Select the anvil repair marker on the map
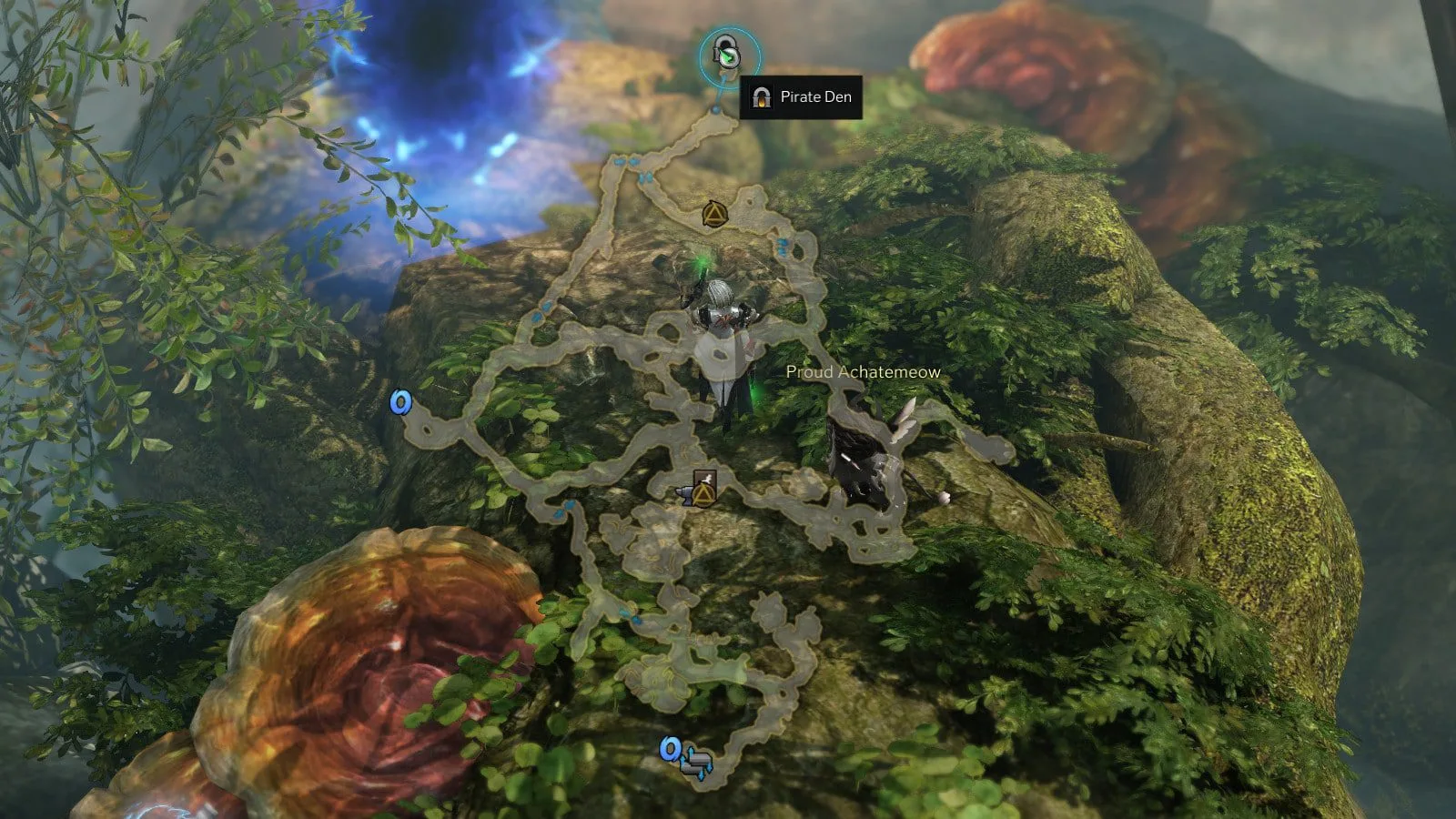 pos(684,494)
